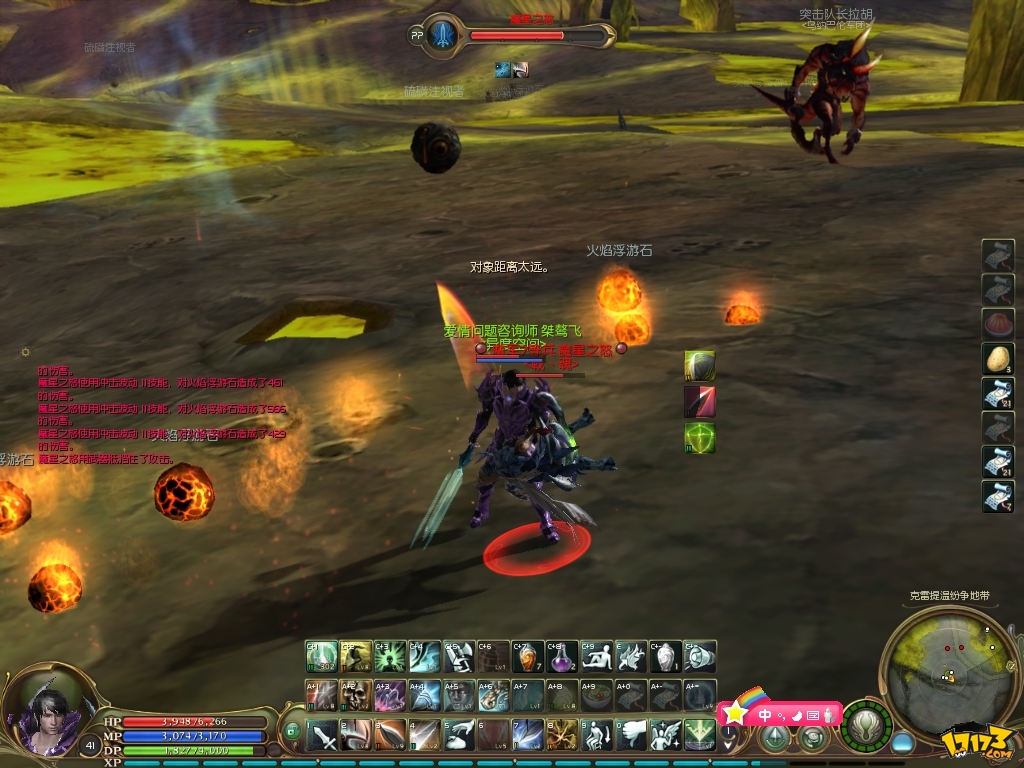Click the star on the pink input bar
1024x768 pixels.
pos(735,713)
